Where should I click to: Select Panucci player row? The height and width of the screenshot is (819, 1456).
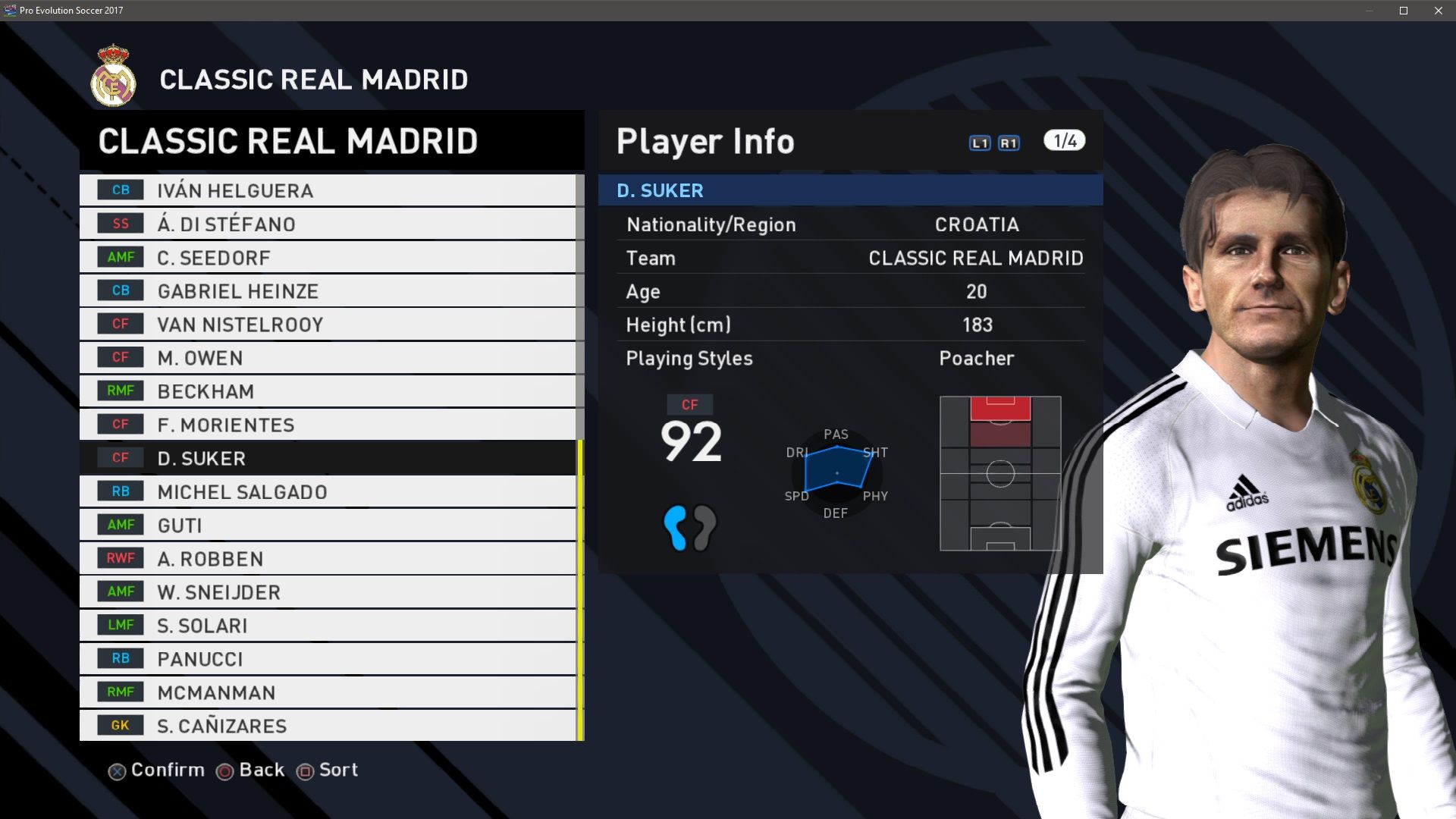pos(327,658)
